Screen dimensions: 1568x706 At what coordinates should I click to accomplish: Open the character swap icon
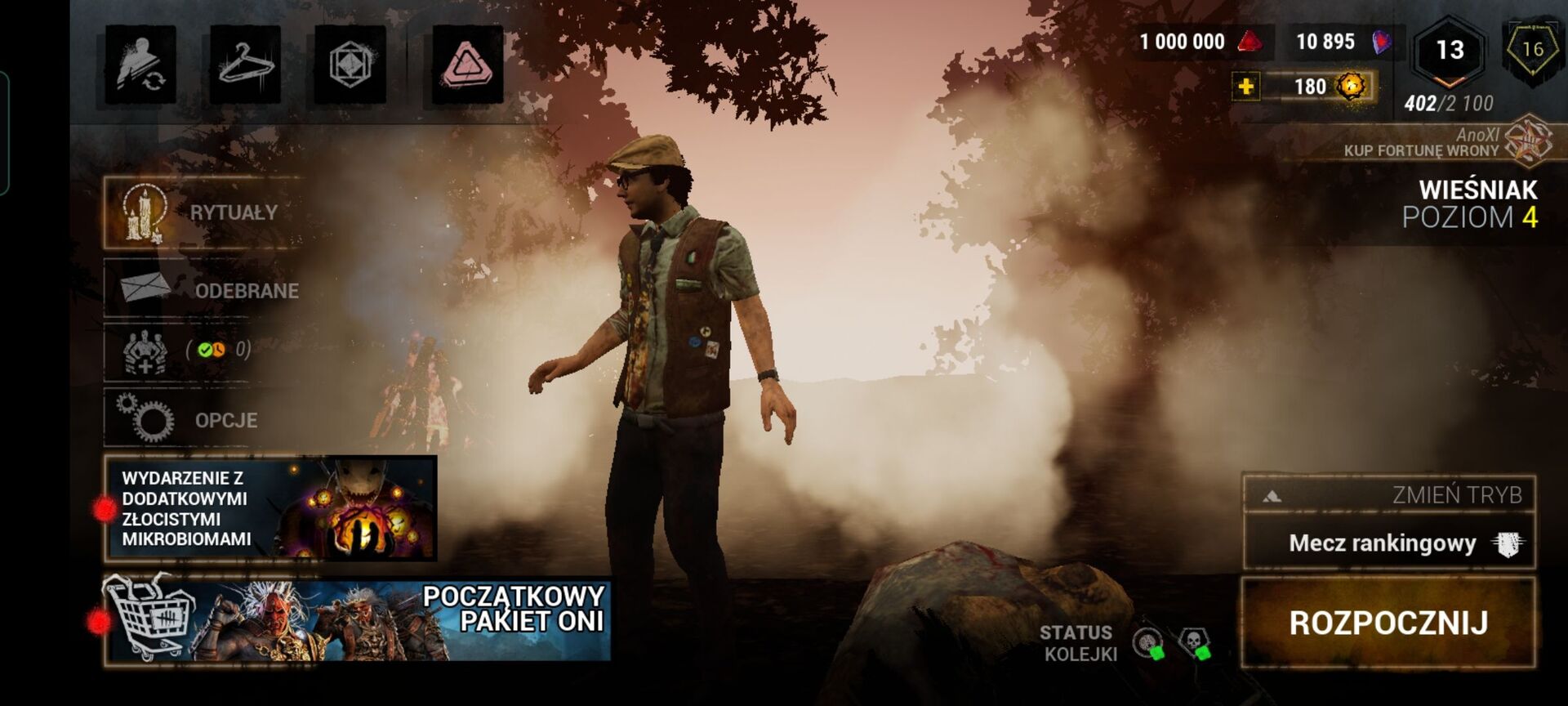pyautogui.click(x=140, y=65)
